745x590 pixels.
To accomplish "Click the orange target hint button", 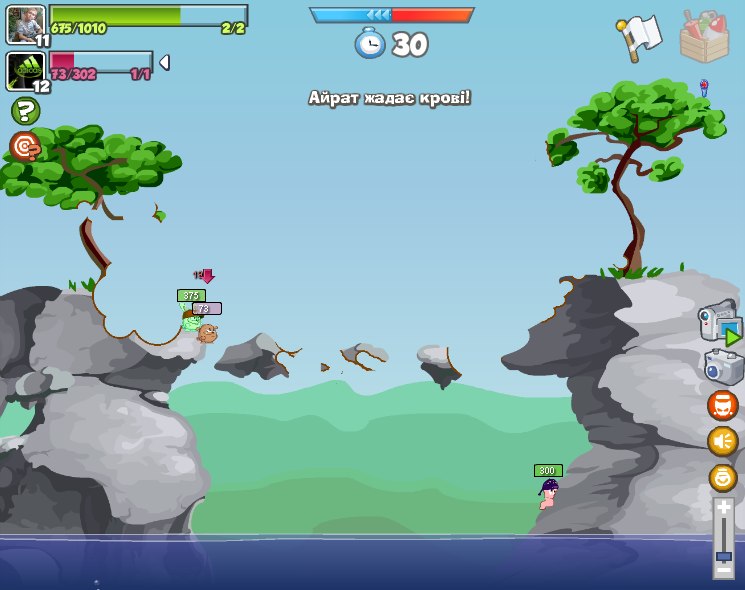I will point(25,146).
